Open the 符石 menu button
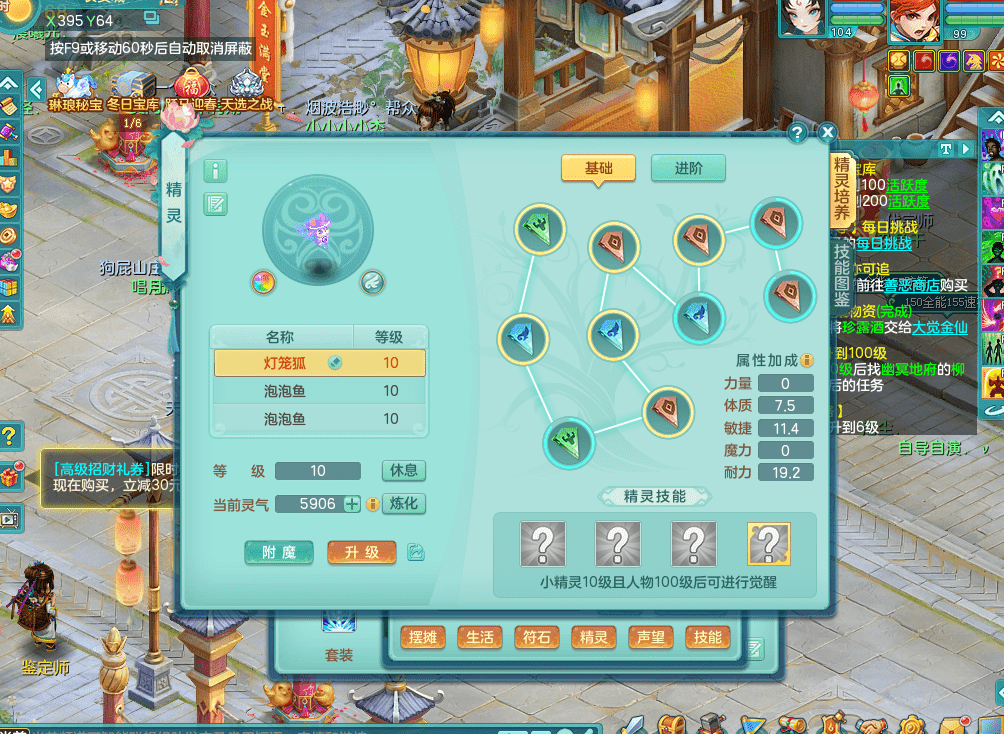This screenshot has width=1004, height=734. tap(536, 637)
